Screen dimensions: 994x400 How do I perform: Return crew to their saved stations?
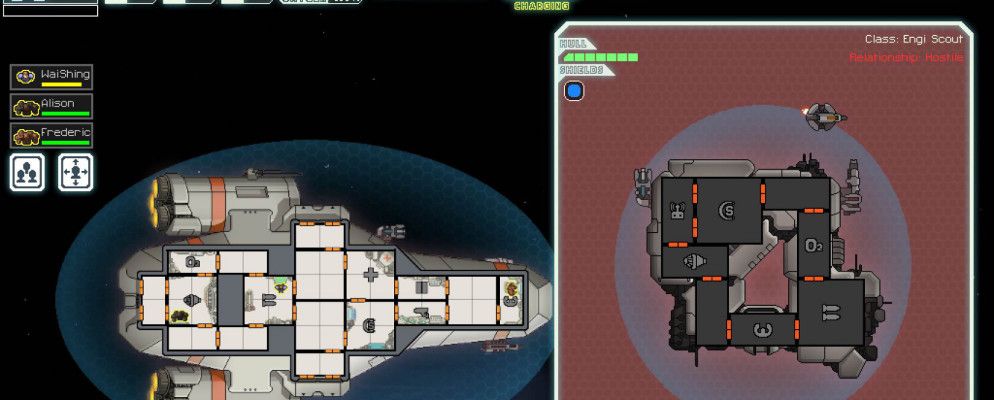point(75,172)
